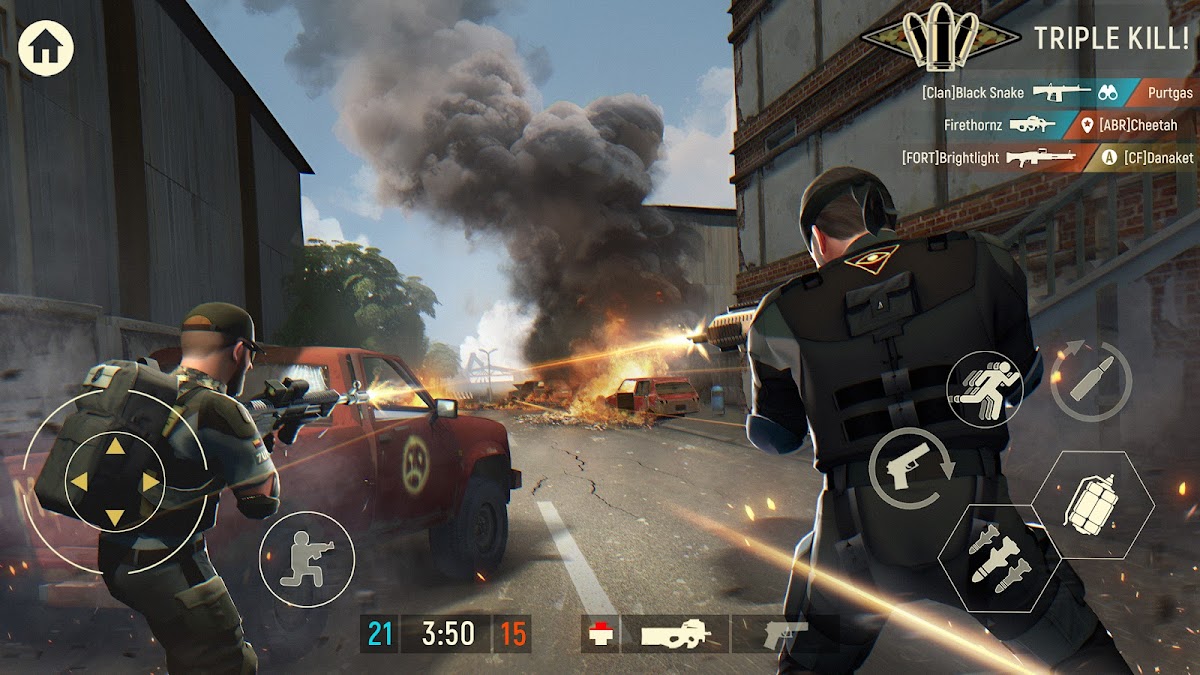Click the up arrow on the movement pad
This screenshot has width=1200, height=675.
click(x=114, y=447)
